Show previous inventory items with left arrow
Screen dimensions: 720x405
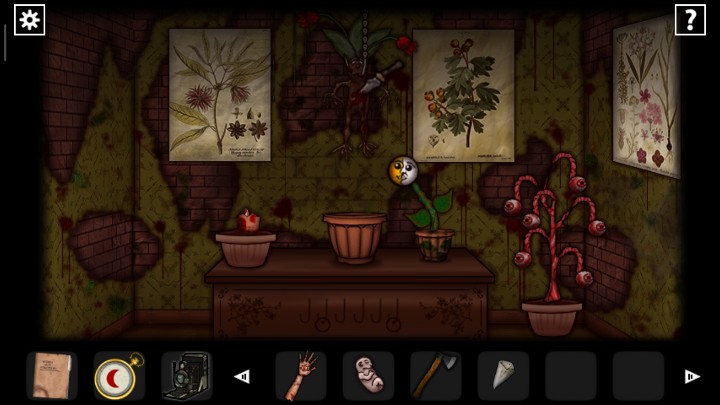pyautogui.click(x=241, y=377)
